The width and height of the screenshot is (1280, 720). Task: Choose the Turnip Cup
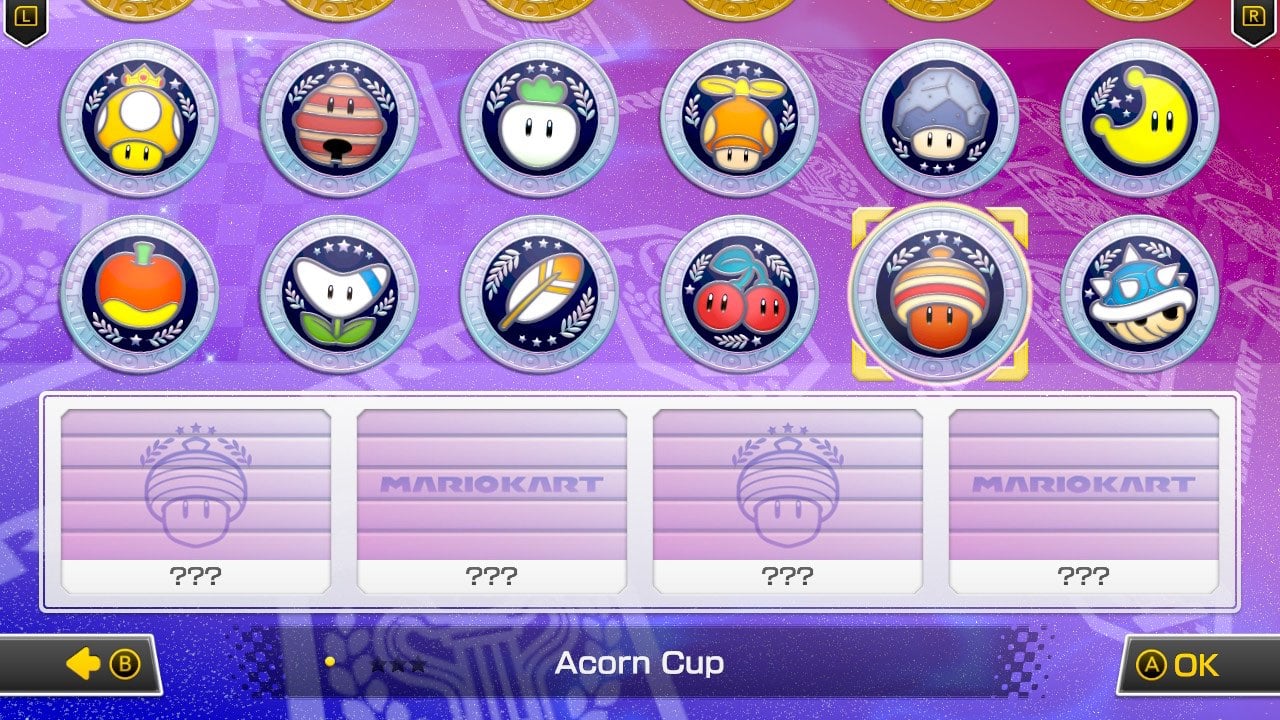click(539, 117)
